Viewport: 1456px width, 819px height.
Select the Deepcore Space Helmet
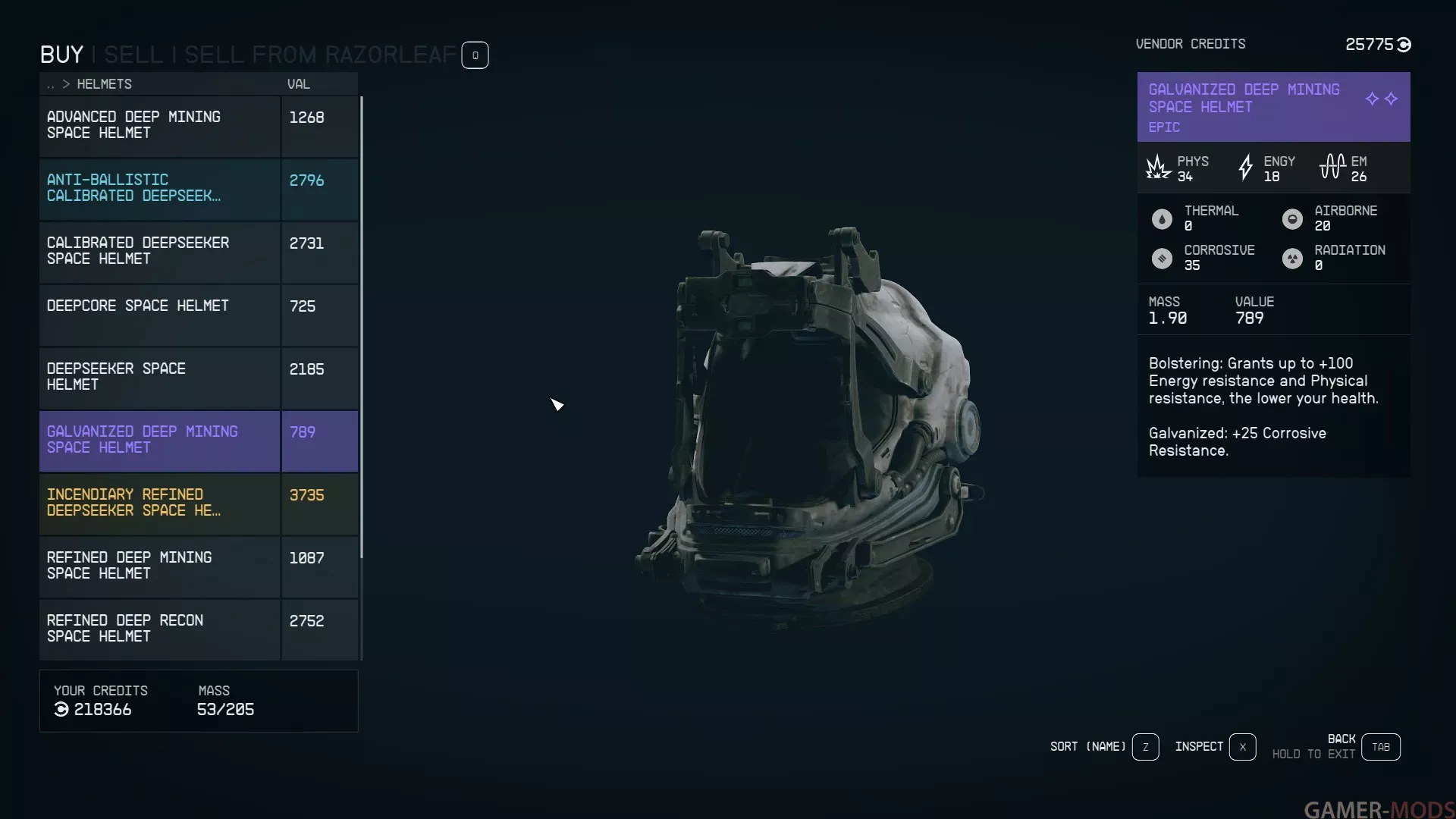point(159,314)
